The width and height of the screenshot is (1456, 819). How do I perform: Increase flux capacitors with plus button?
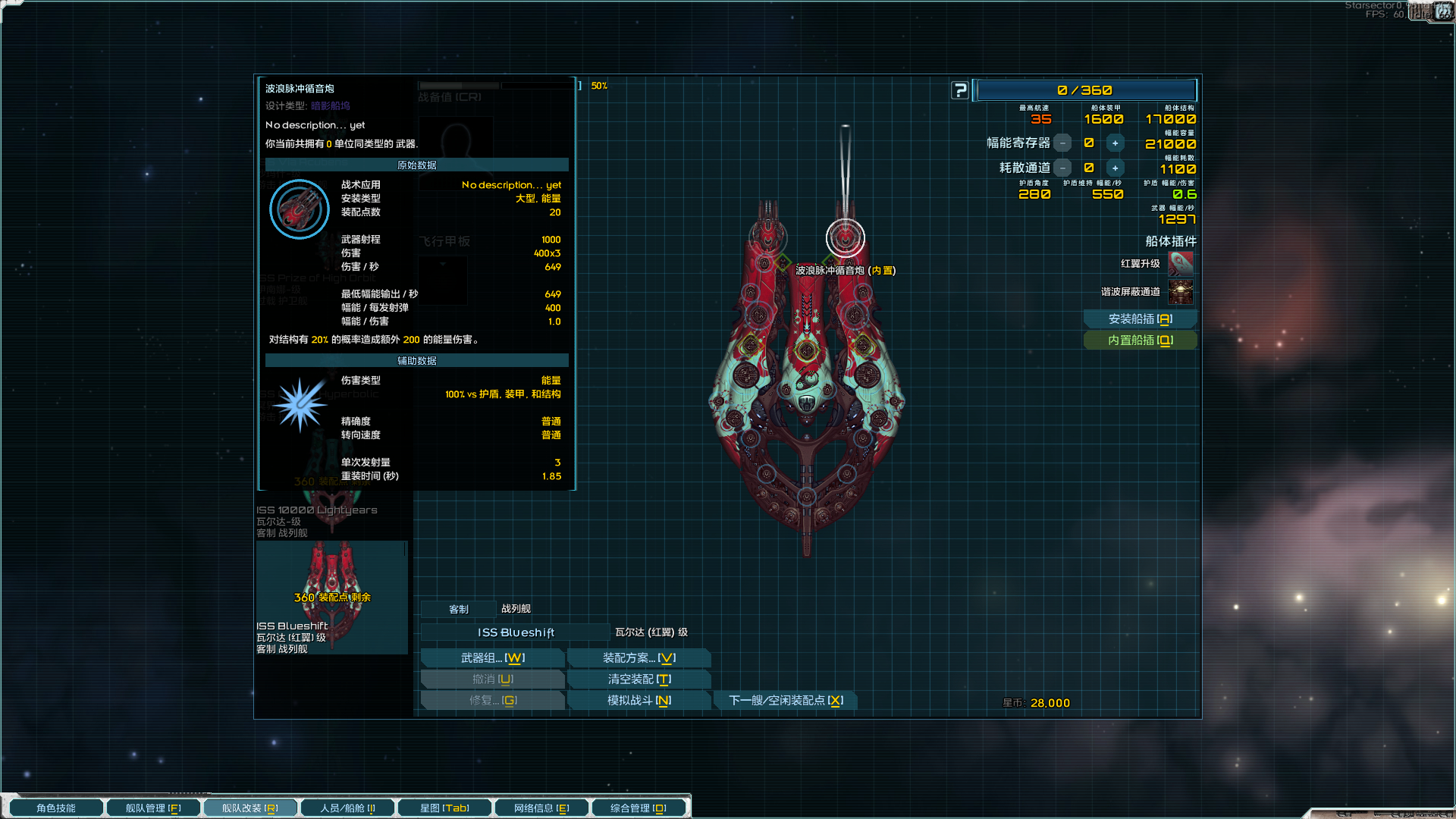(1115, 143)
